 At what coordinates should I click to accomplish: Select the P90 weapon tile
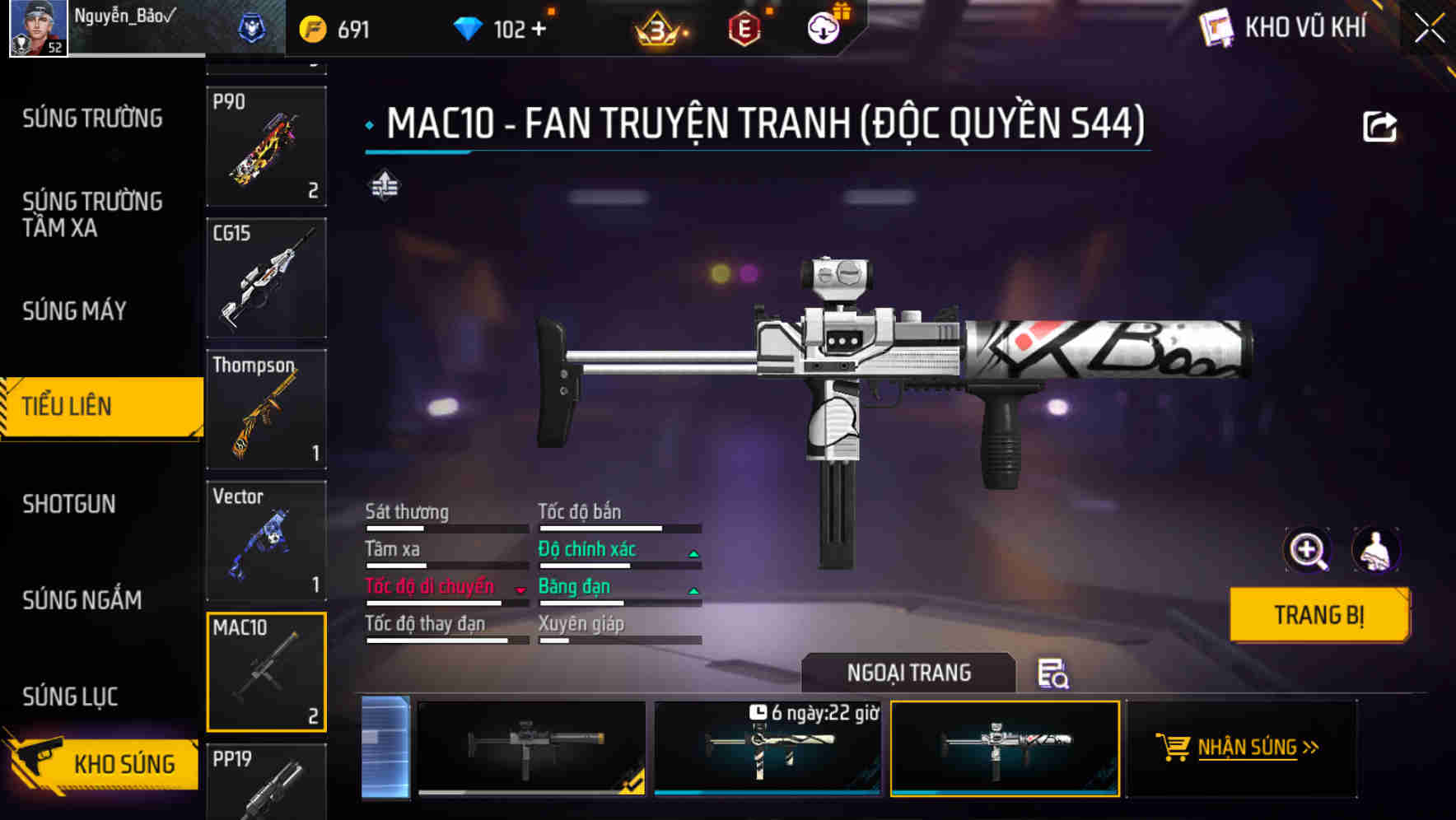[x=266, y=147]
